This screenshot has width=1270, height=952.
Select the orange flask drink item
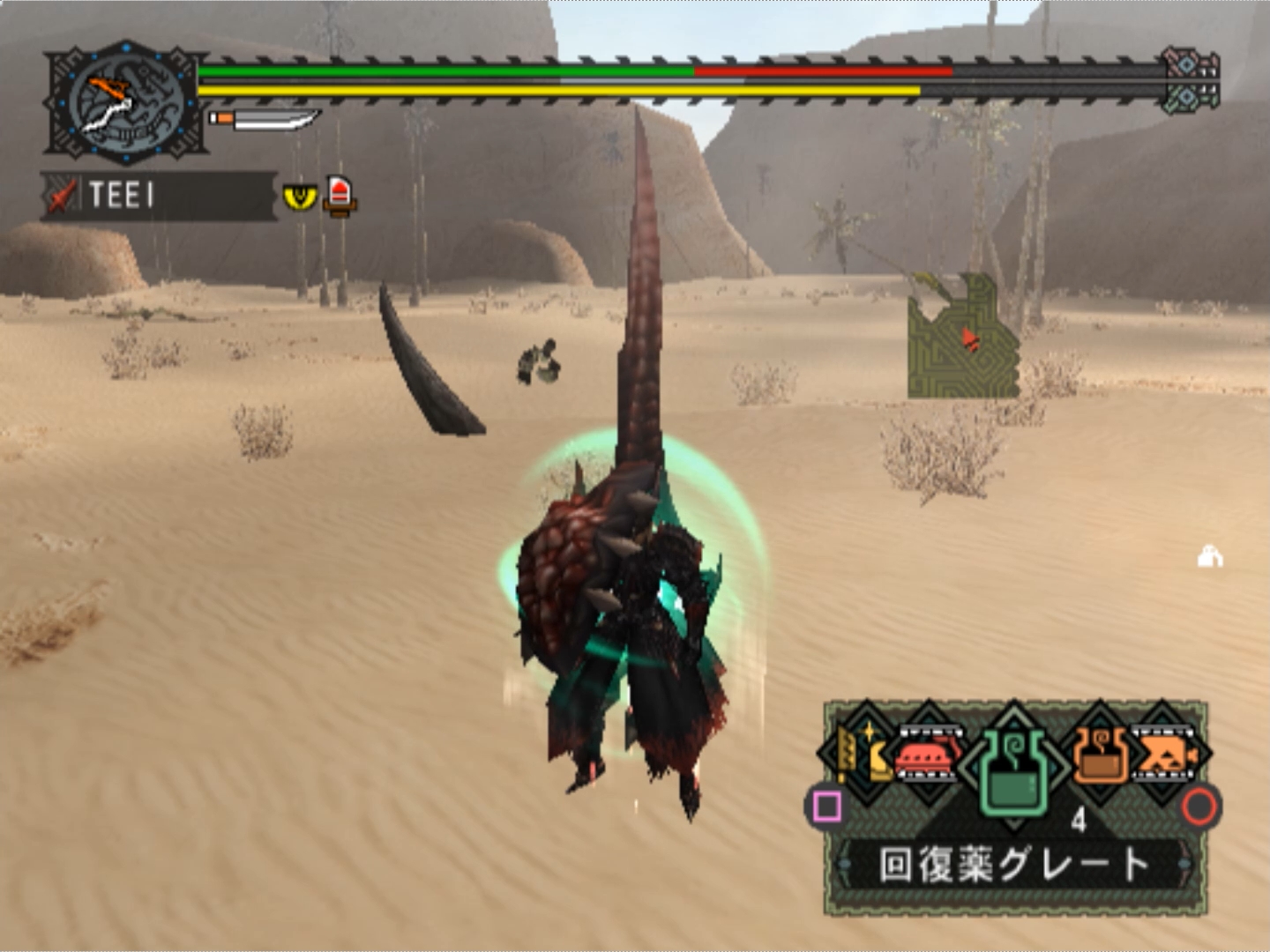1101,756
